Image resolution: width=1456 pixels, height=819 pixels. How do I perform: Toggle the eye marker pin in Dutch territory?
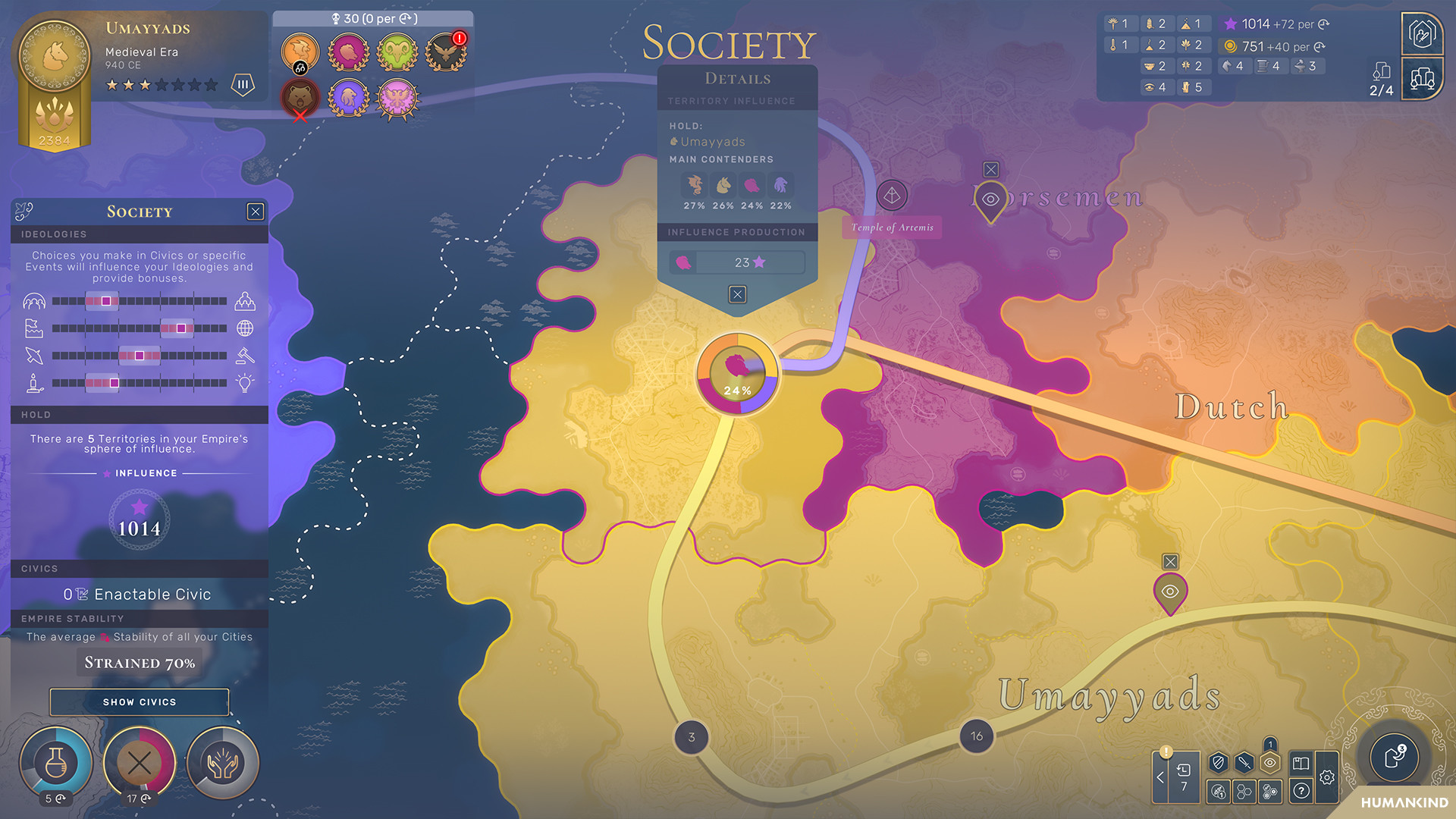tap(1170, 591)
